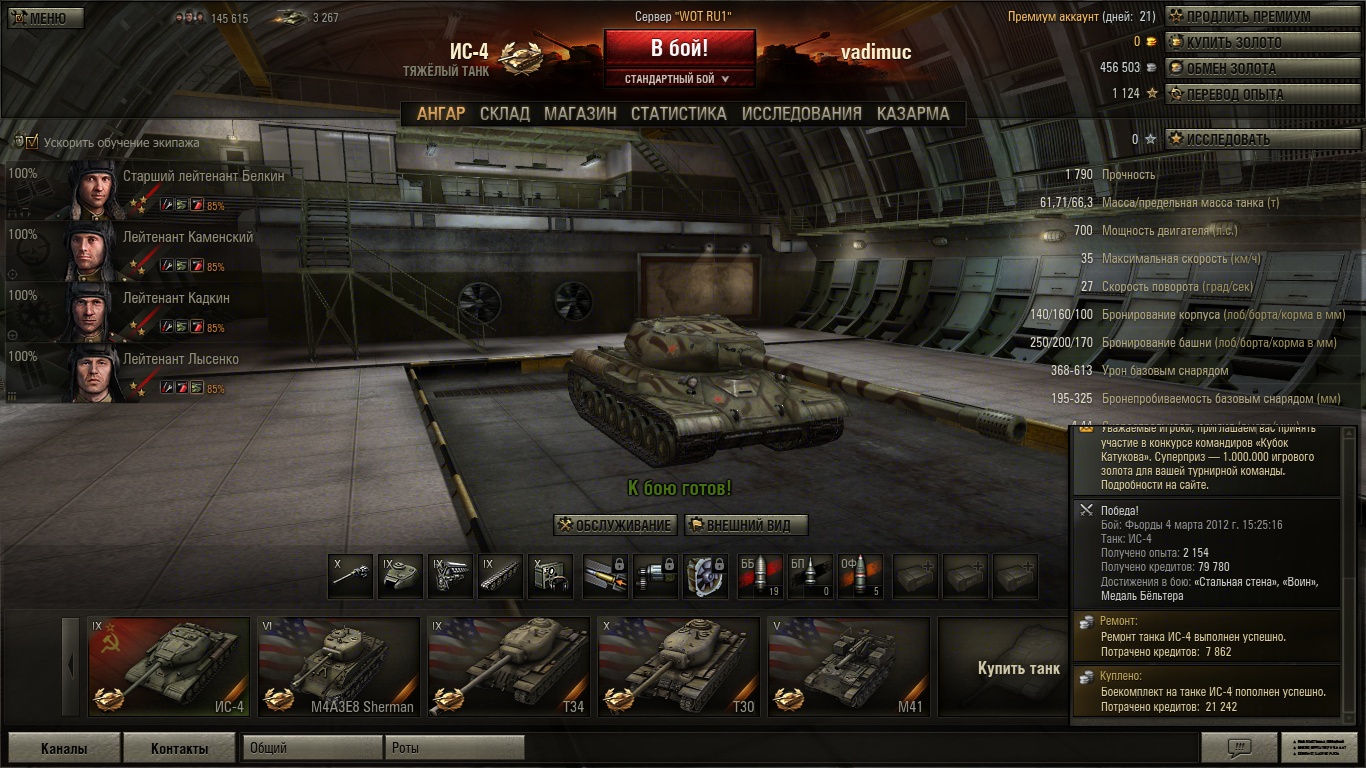Toggle the Ускорить обучение экипажа checkbox
Viewport: 1366px width, 768px height.
click(32, 142)
